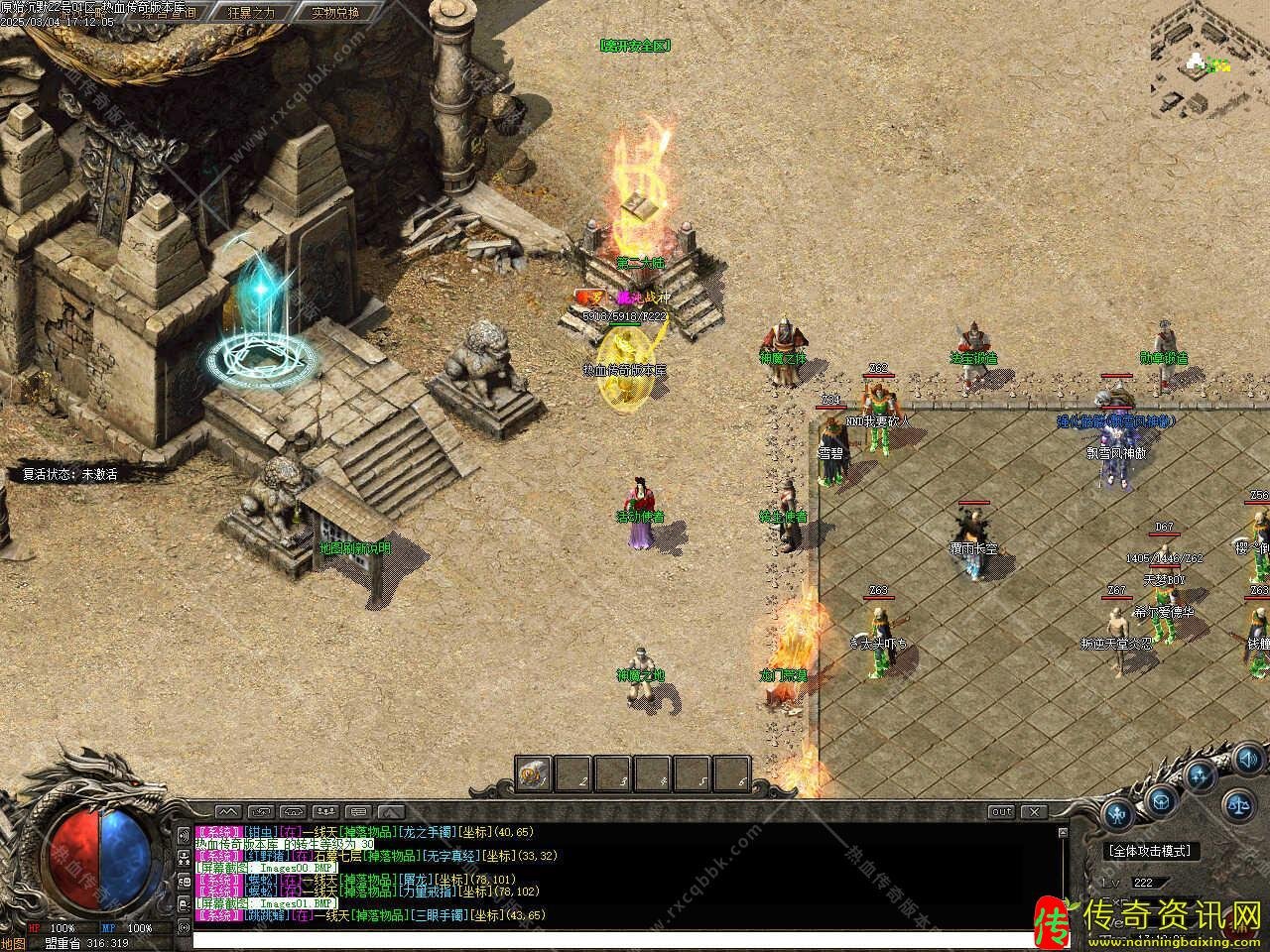Click the 狂暴之力 button
This screenshot has height=952, width=1270.
251,13
